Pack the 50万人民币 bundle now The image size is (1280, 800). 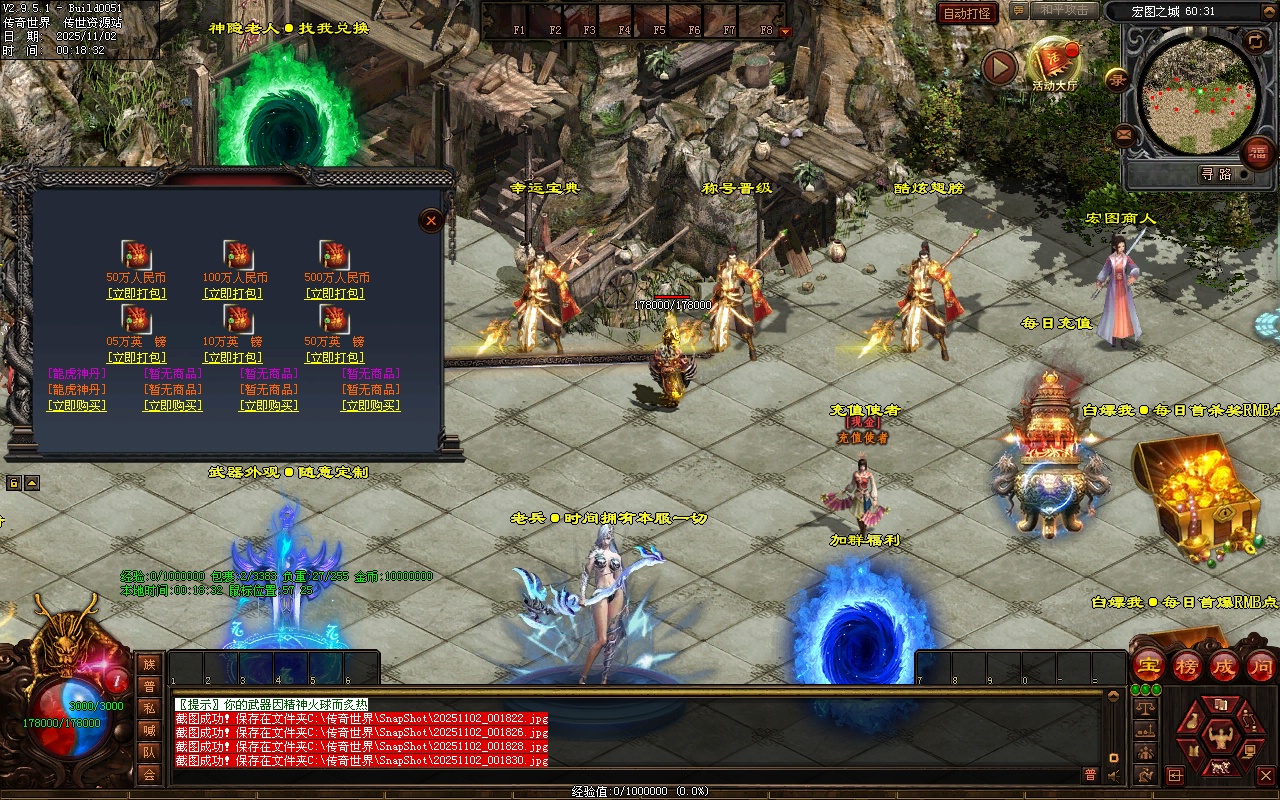(136, 294)
